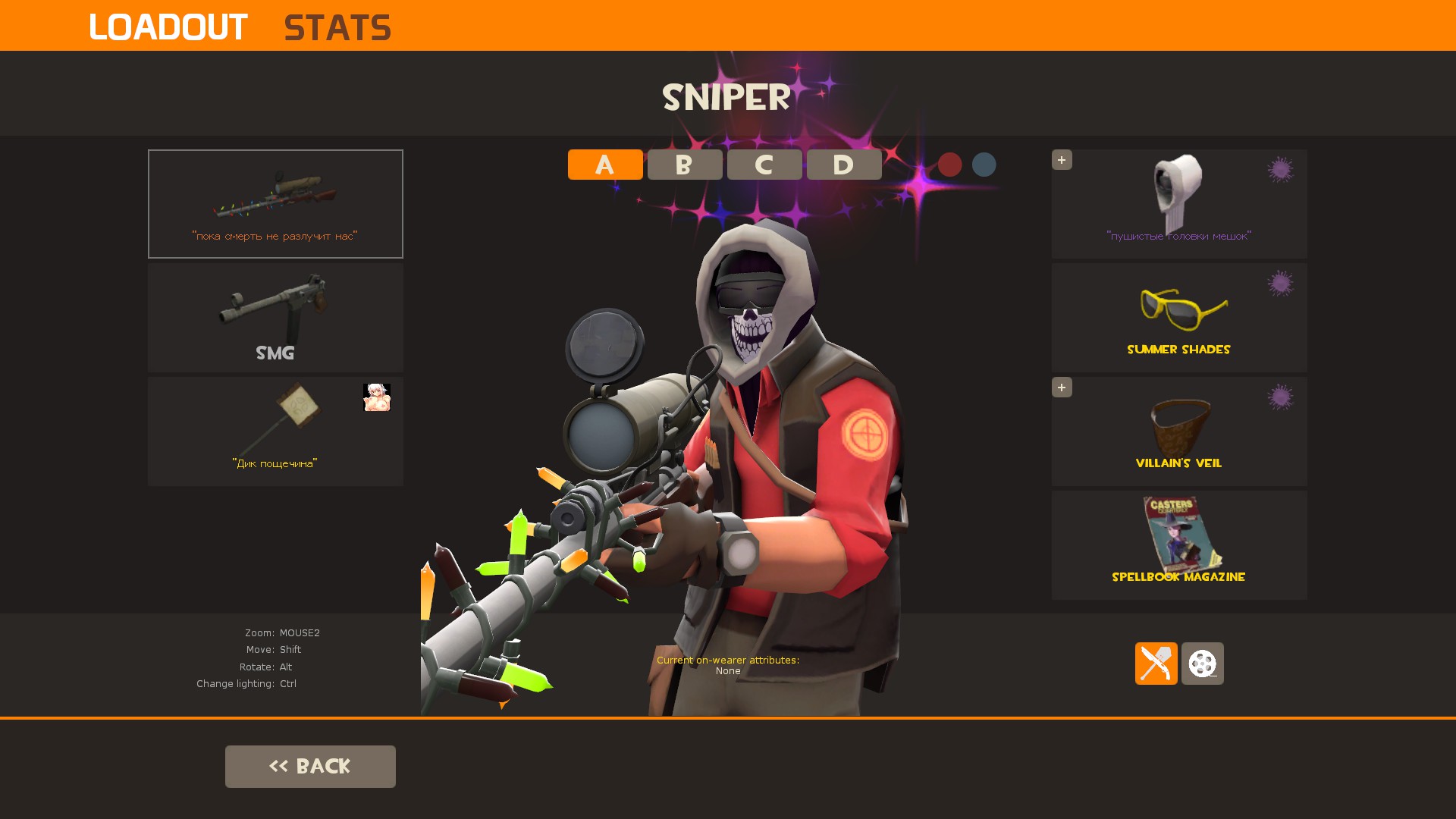Select the SMG weapon slot

click(x=275, y=317)
